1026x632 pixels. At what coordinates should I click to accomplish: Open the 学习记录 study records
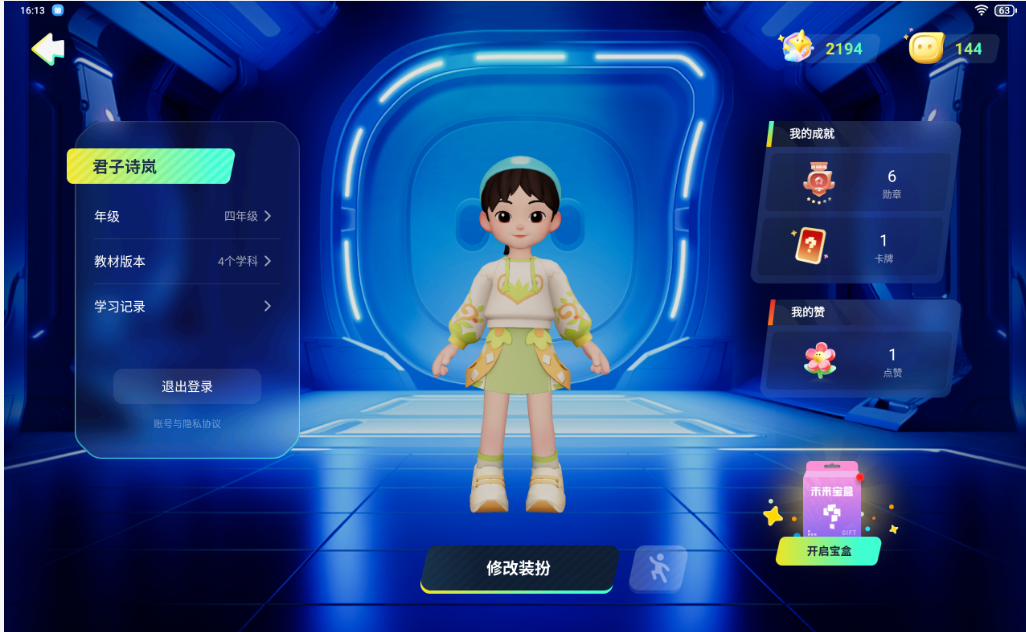point(183,306)
